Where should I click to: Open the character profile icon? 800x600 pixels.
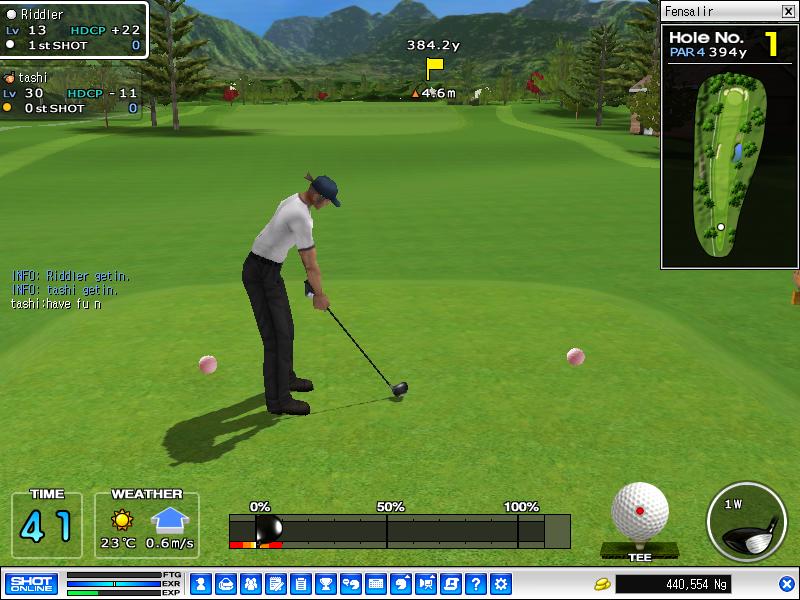tap(200, 584)
